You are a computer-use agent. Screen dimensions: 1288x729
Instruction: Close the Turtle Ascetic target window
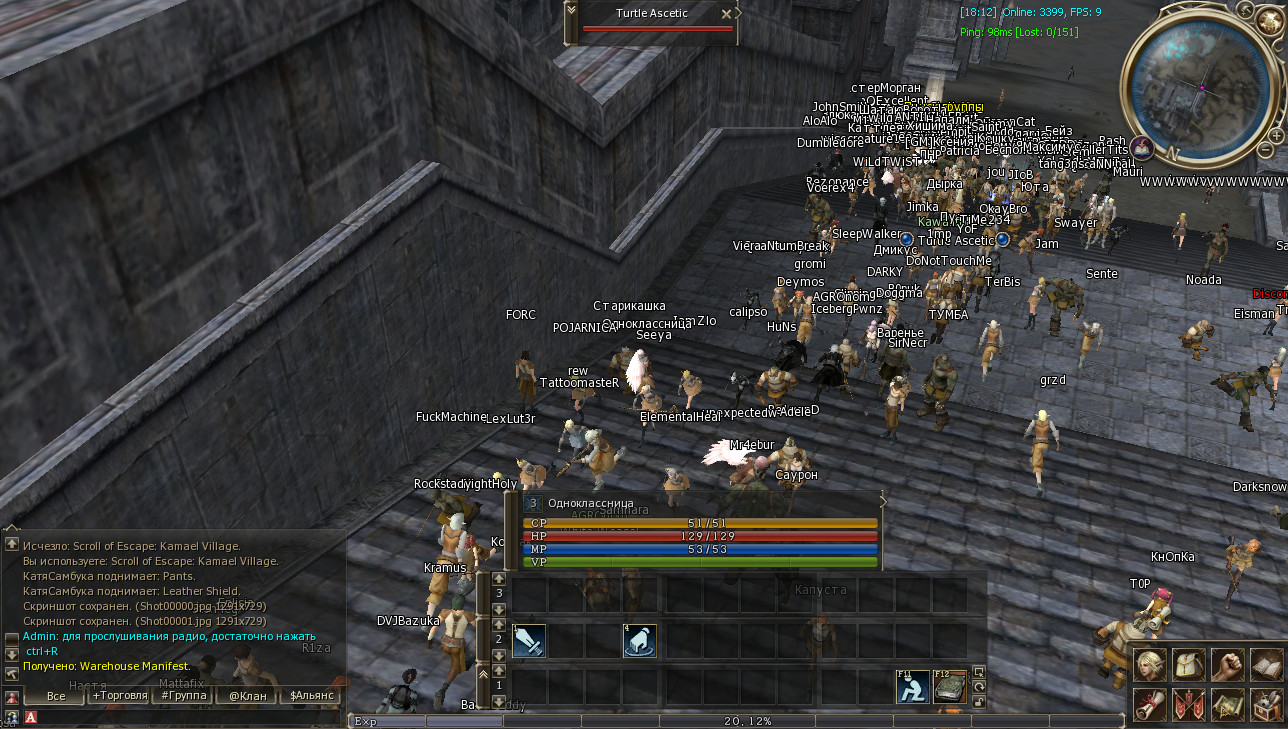pyautogui.click(x=727, y=14)
